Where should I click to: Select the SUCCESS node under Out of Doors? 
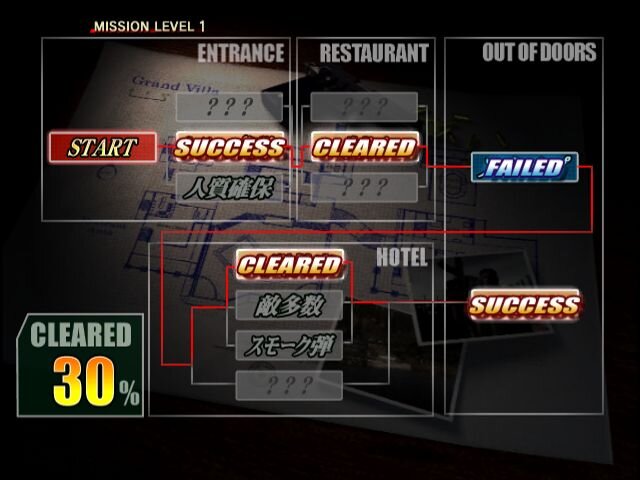click(x=524, y=305)
